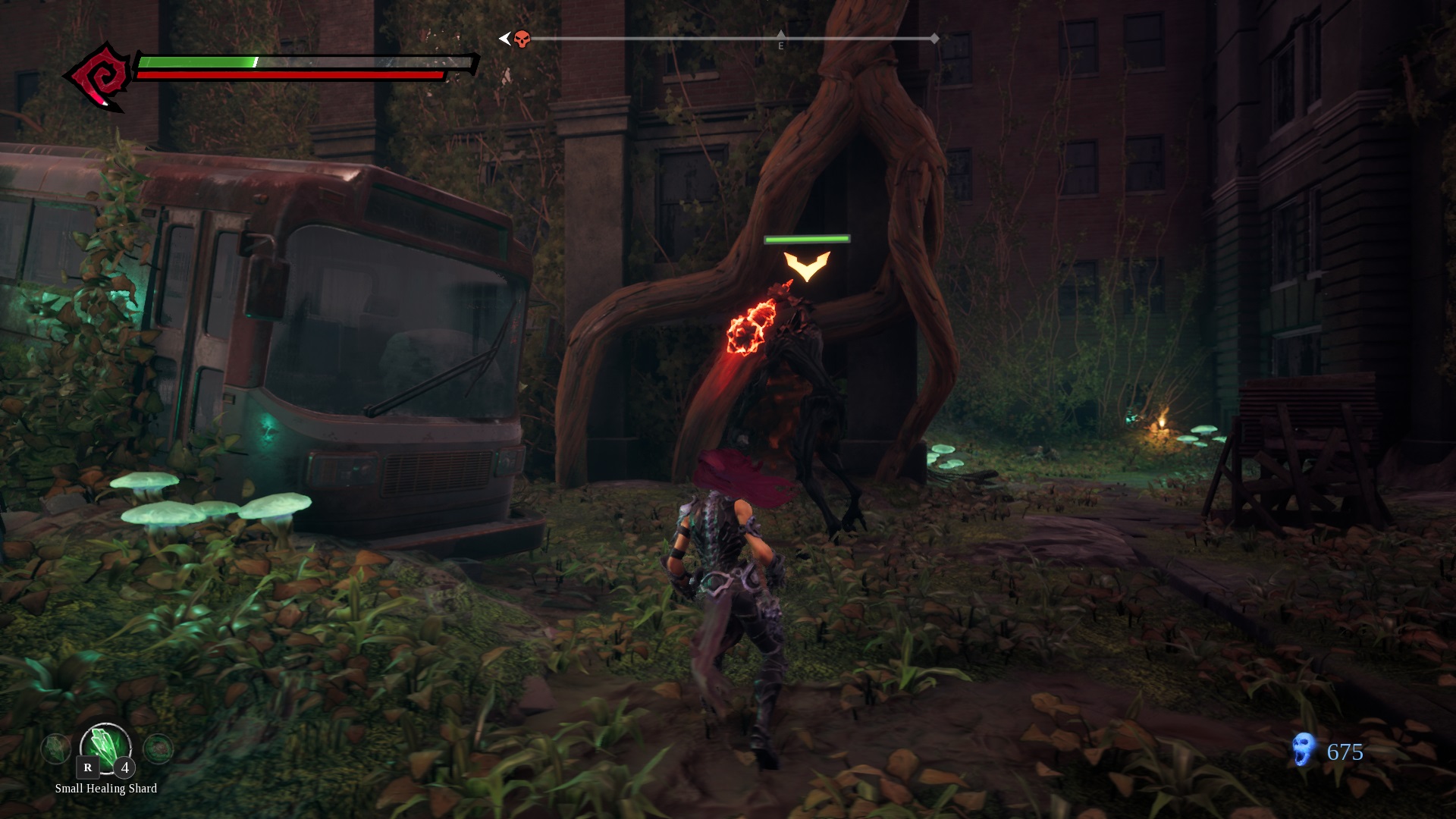This screenshot has height=819, width=1456.
Task: Click the E direction marker on the compass
Action: point(780,45)
